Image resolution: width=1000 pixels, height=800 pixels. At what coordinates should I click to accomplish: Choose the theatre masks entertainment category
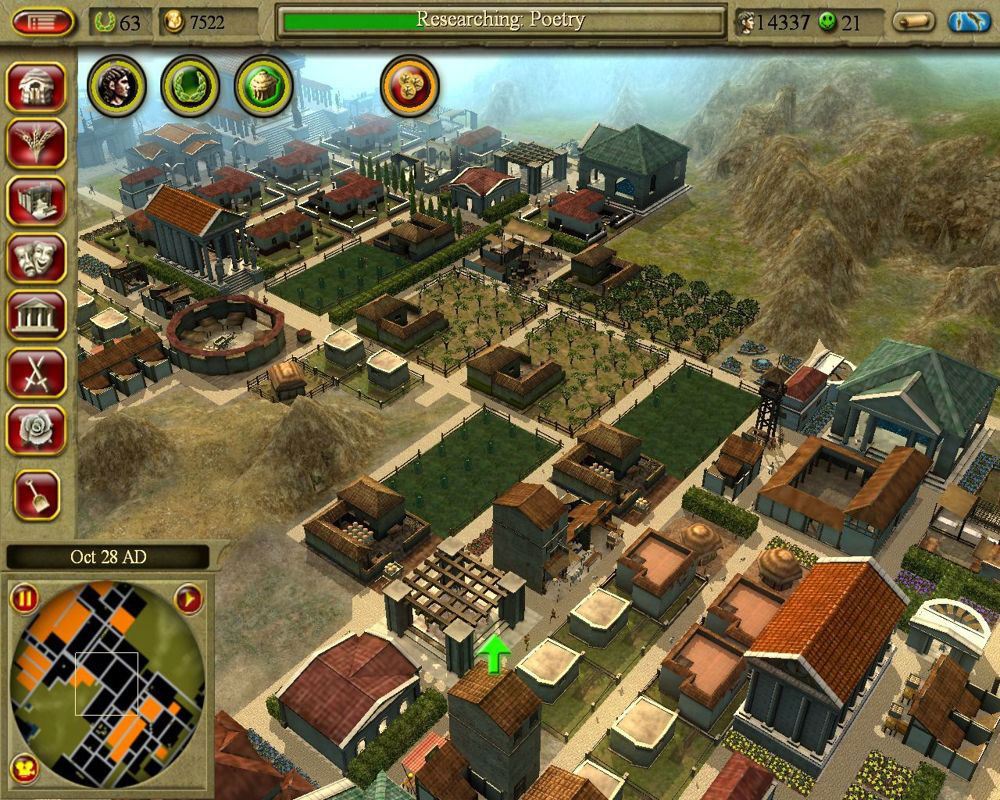point(37,259)
